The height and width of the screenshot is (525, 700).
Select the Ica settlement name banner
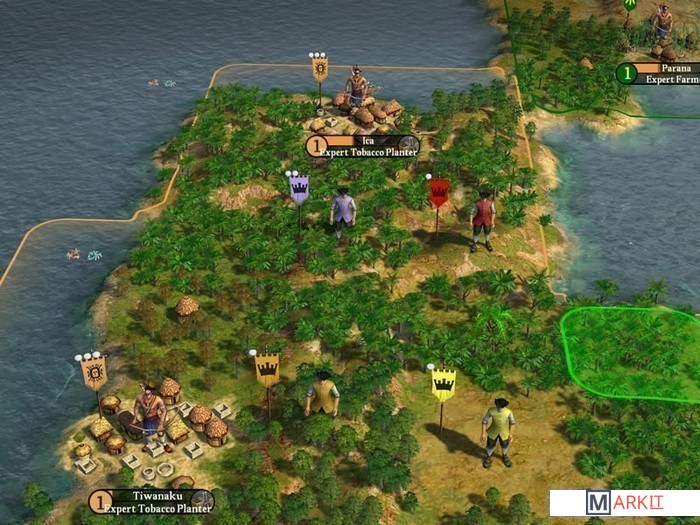pyautogui.click(x=362, y=146)
